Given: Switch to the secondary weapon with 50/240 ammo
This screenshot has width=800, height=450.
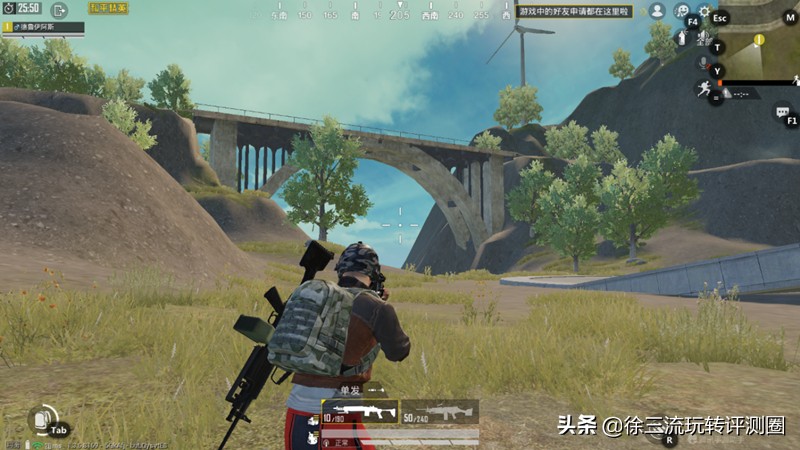Looking at the screenshot, I should (439, 411).
